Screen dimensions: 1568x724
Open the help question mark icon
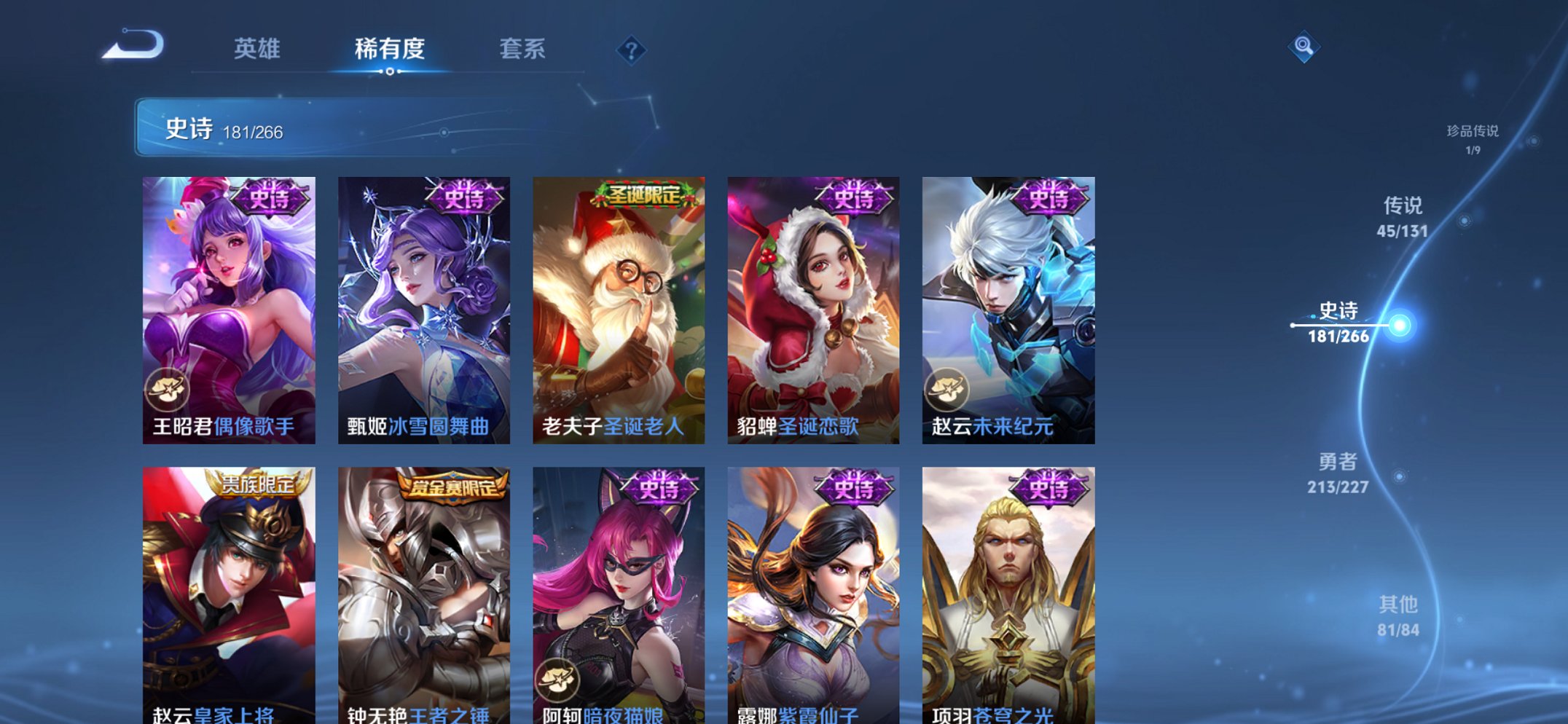pos(631,50)
